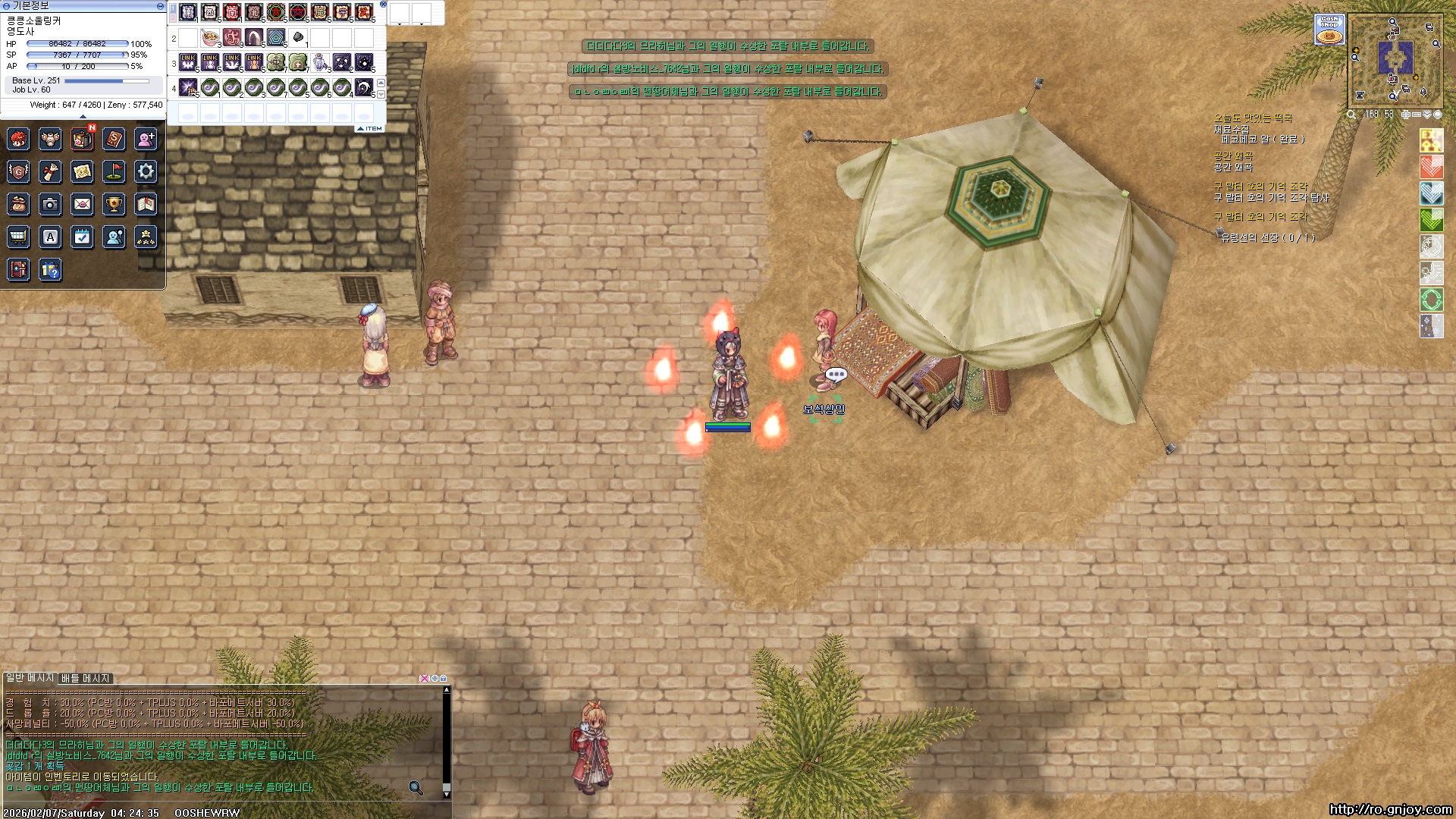Click the minimap
The image size is (1456, 819).
coord(1394,58)
